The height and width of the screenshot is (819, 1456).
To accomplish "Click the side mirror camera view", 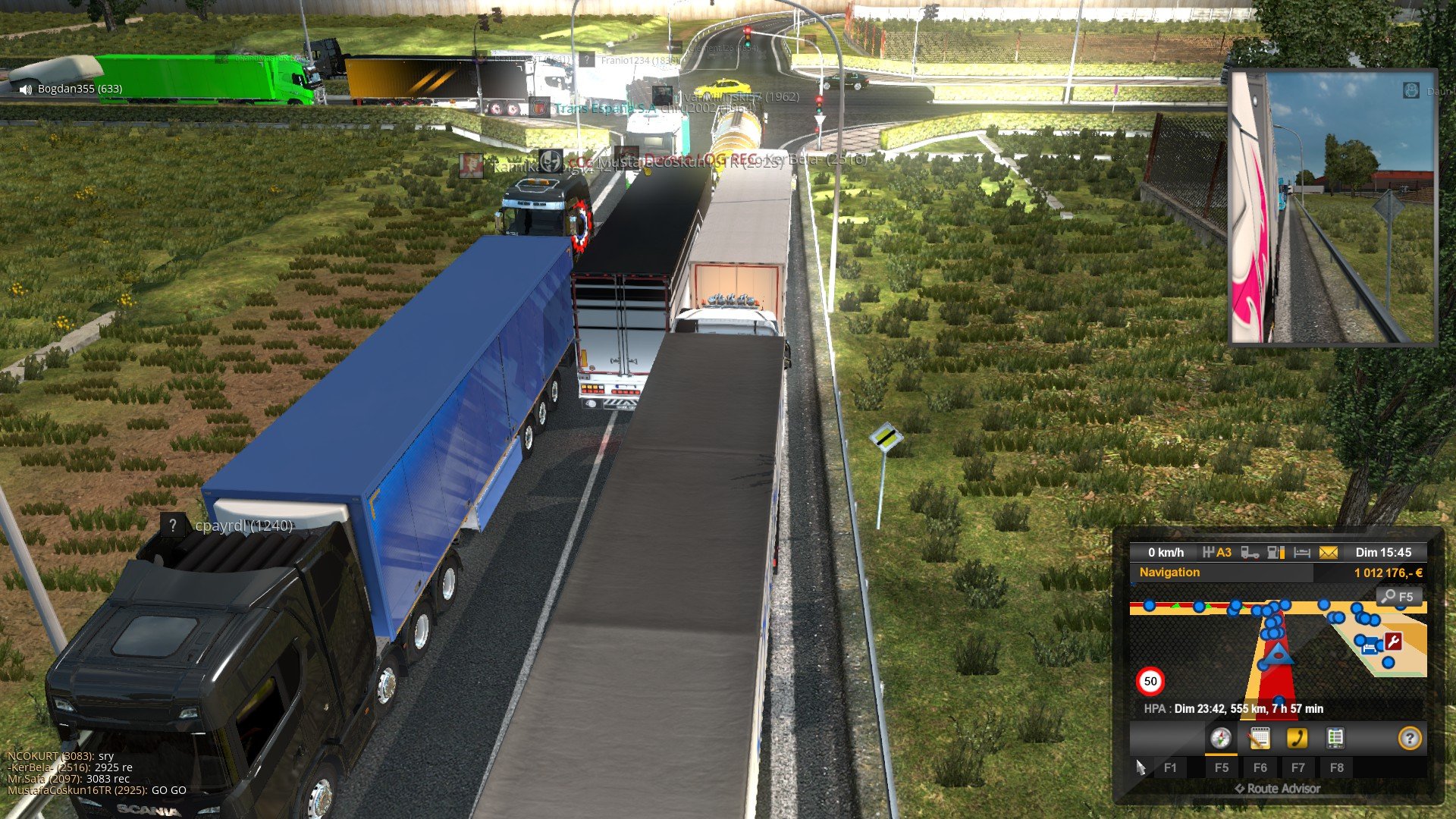I will tap(1332, 208).
